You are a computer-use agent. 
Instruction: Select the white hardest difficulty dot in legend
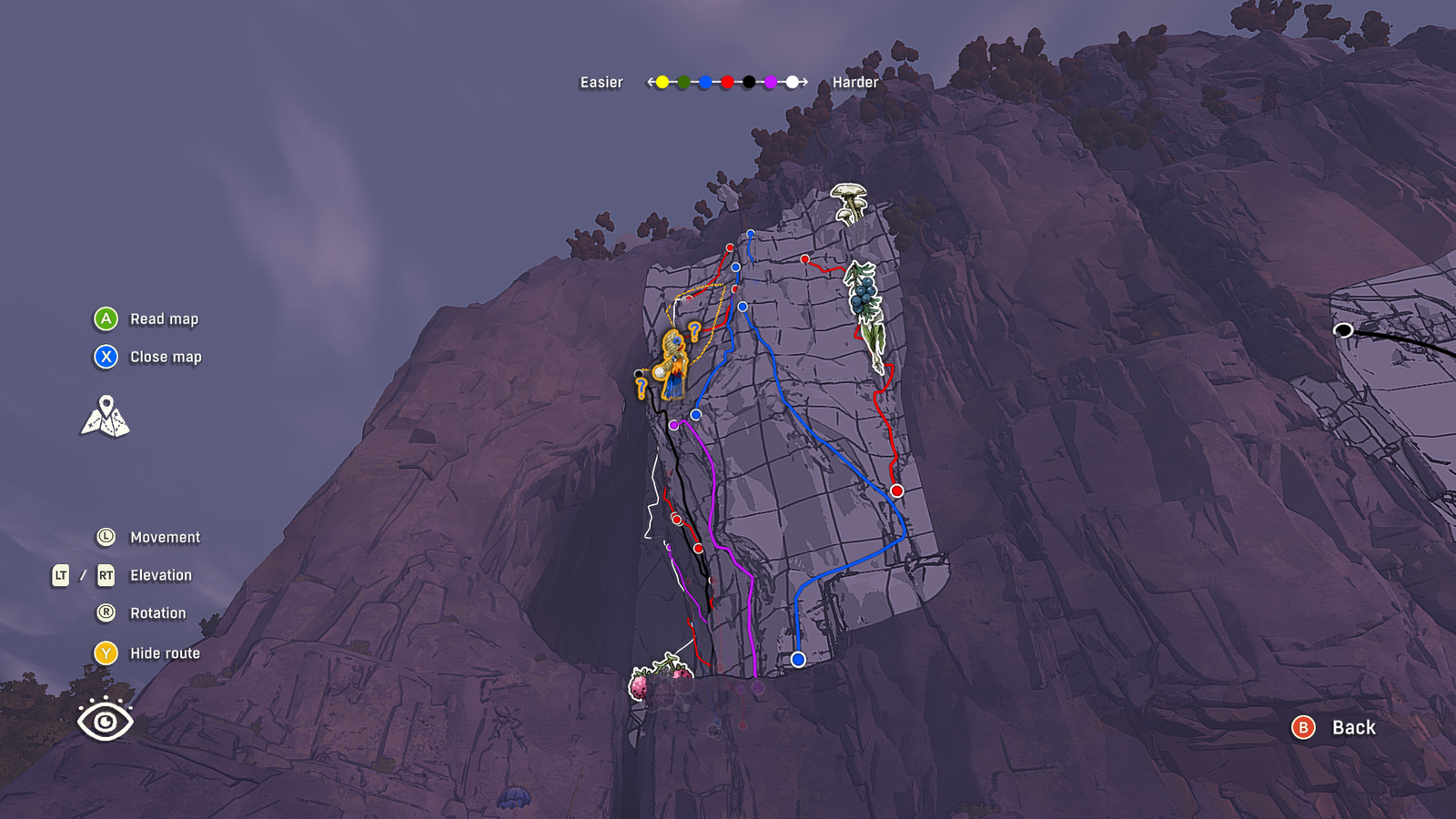coord(793,82)
